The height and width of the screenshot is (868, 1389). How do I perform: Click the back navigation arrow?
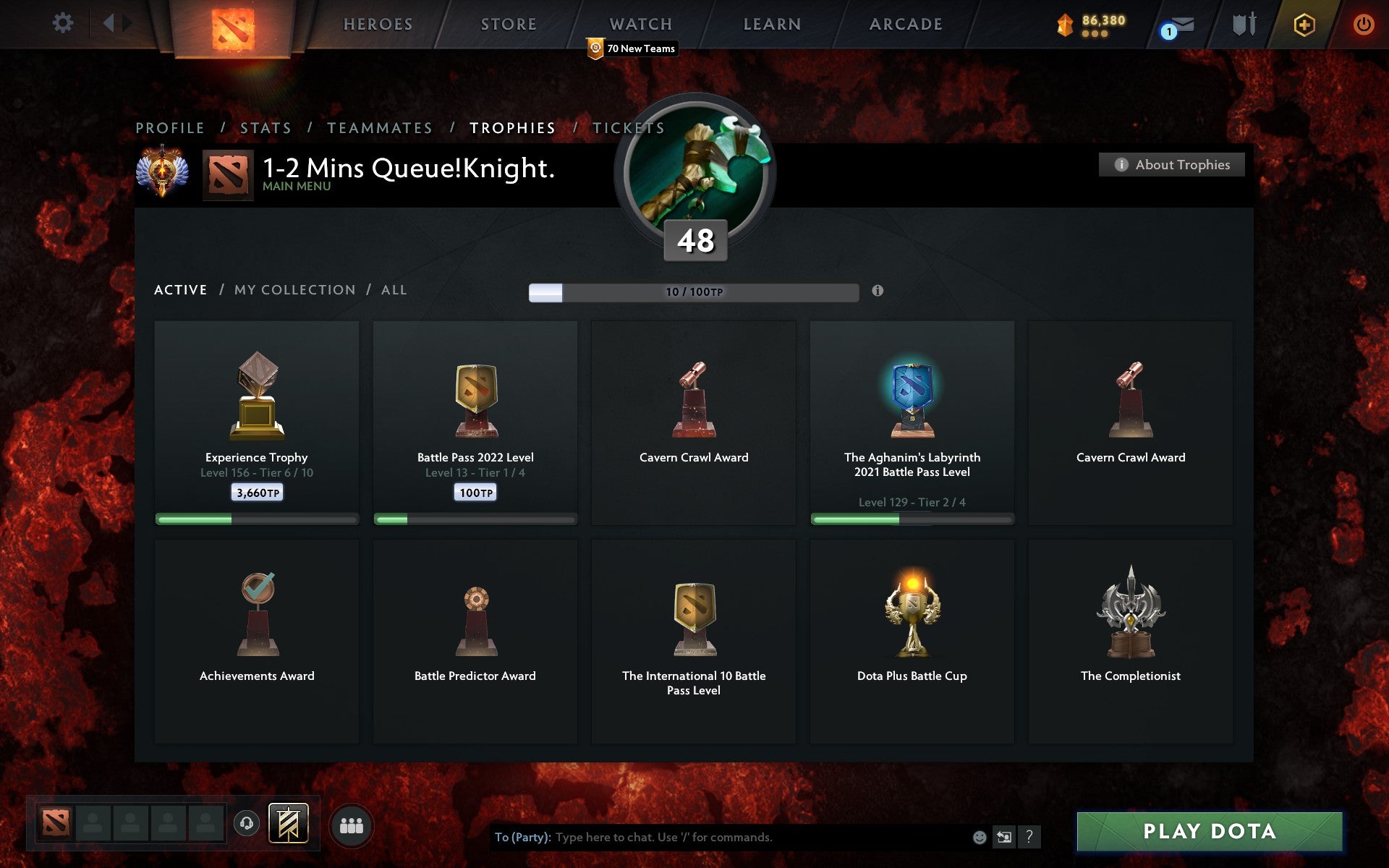(x=109, y=22)
